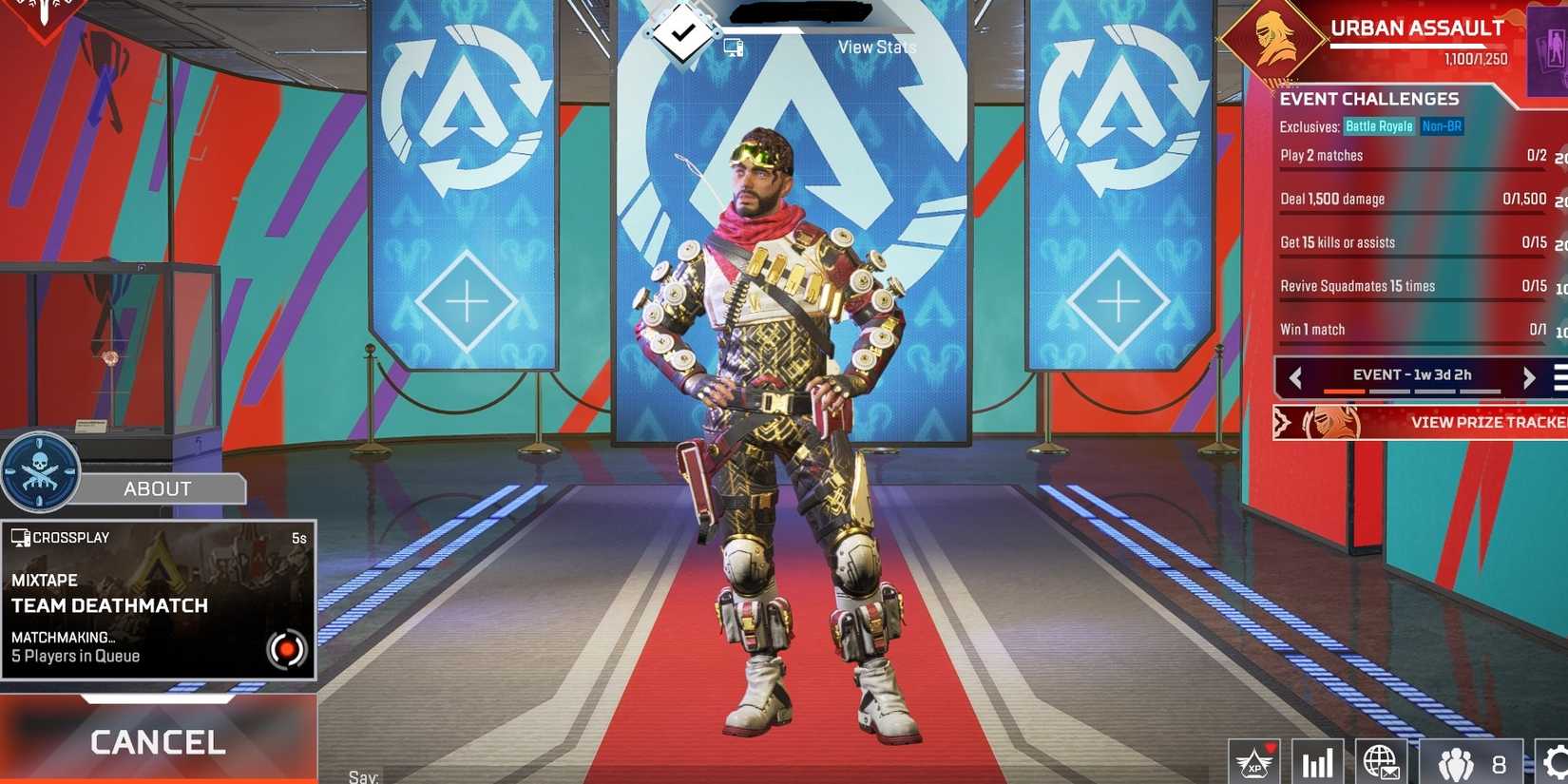
Task: Open the globe inbox messages icon
Action: click(1378, 762)
